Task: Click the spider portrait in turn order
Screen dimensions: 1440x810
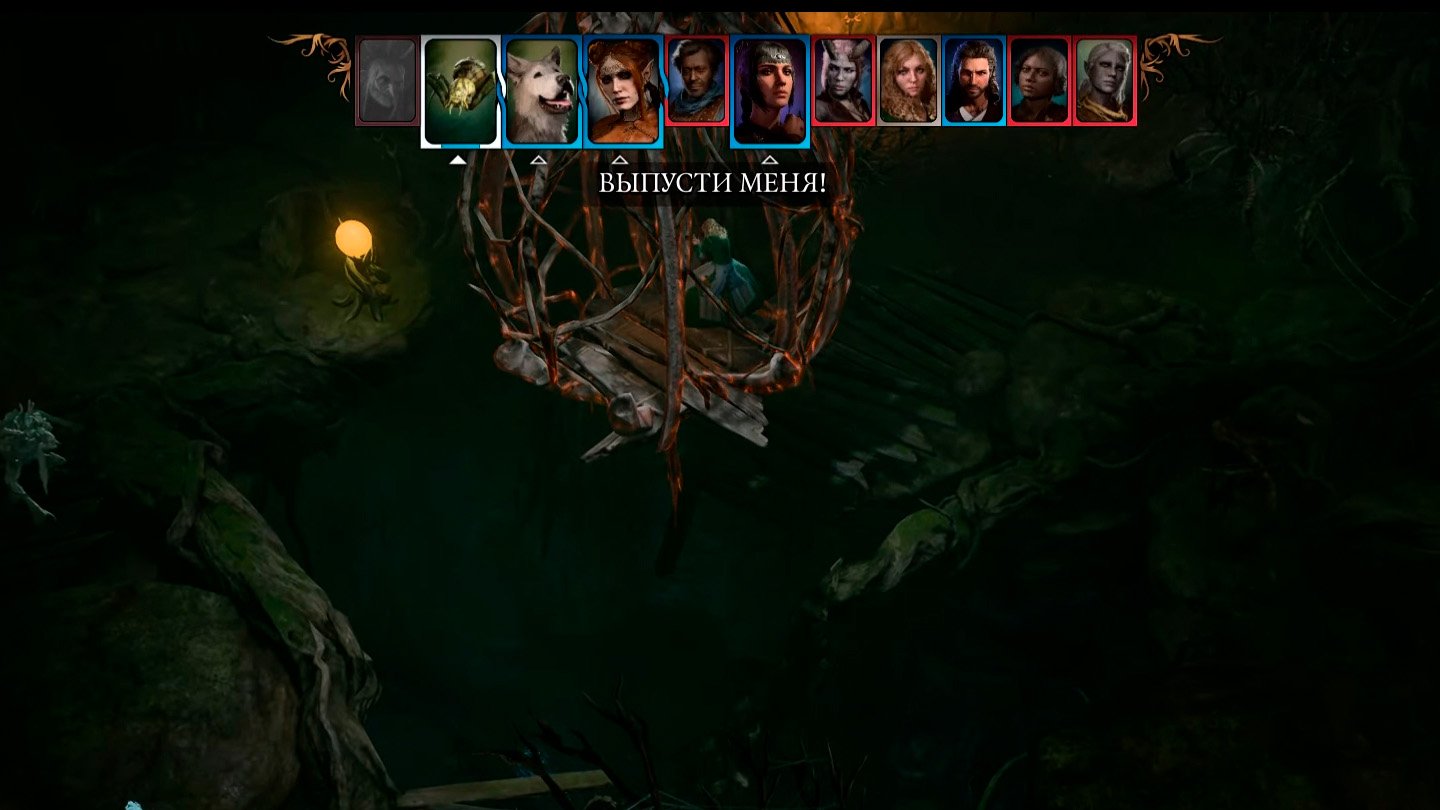Action: (x=461, y=91)
